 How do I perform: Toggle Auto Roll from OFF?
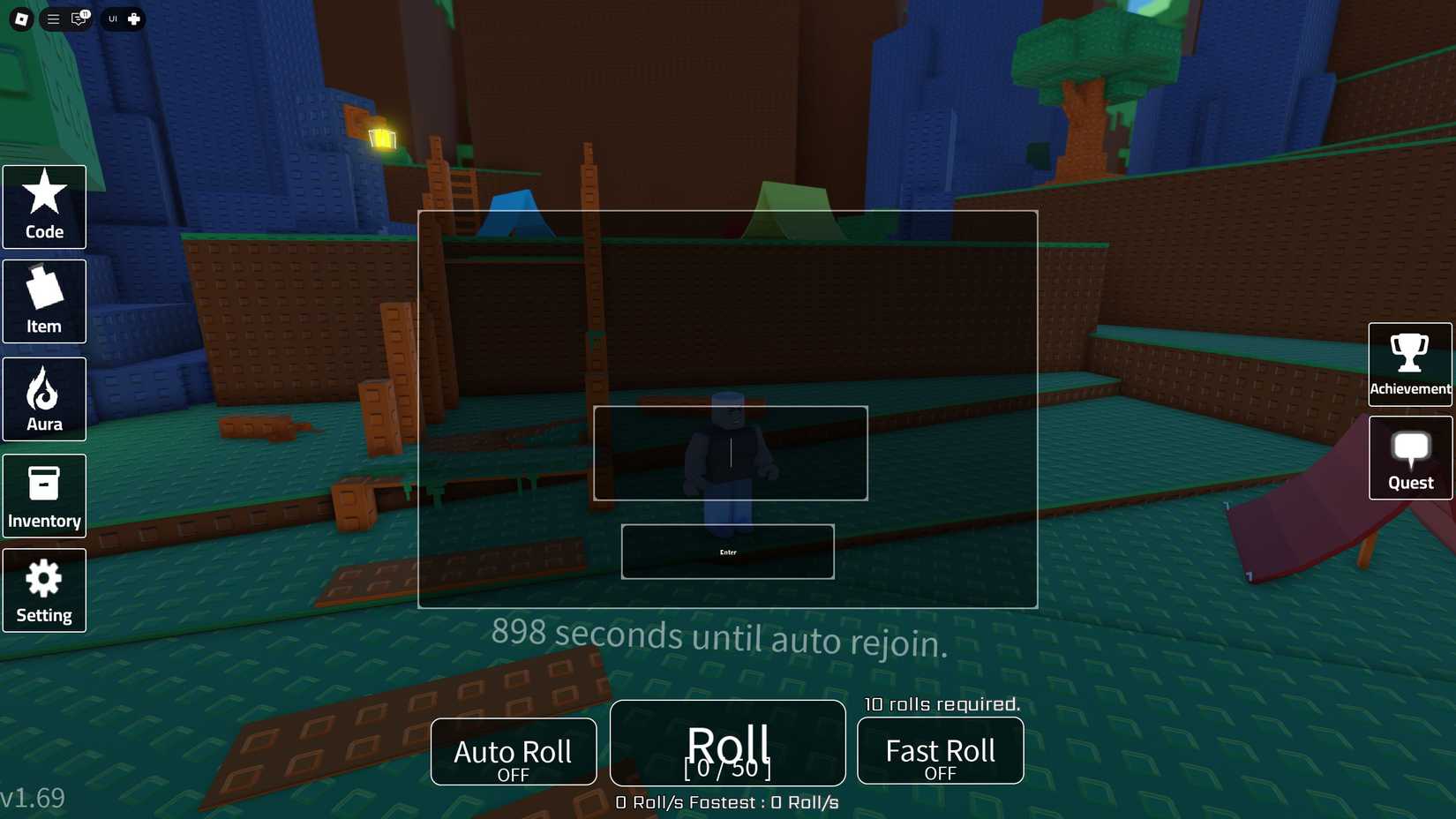(513, 751)
